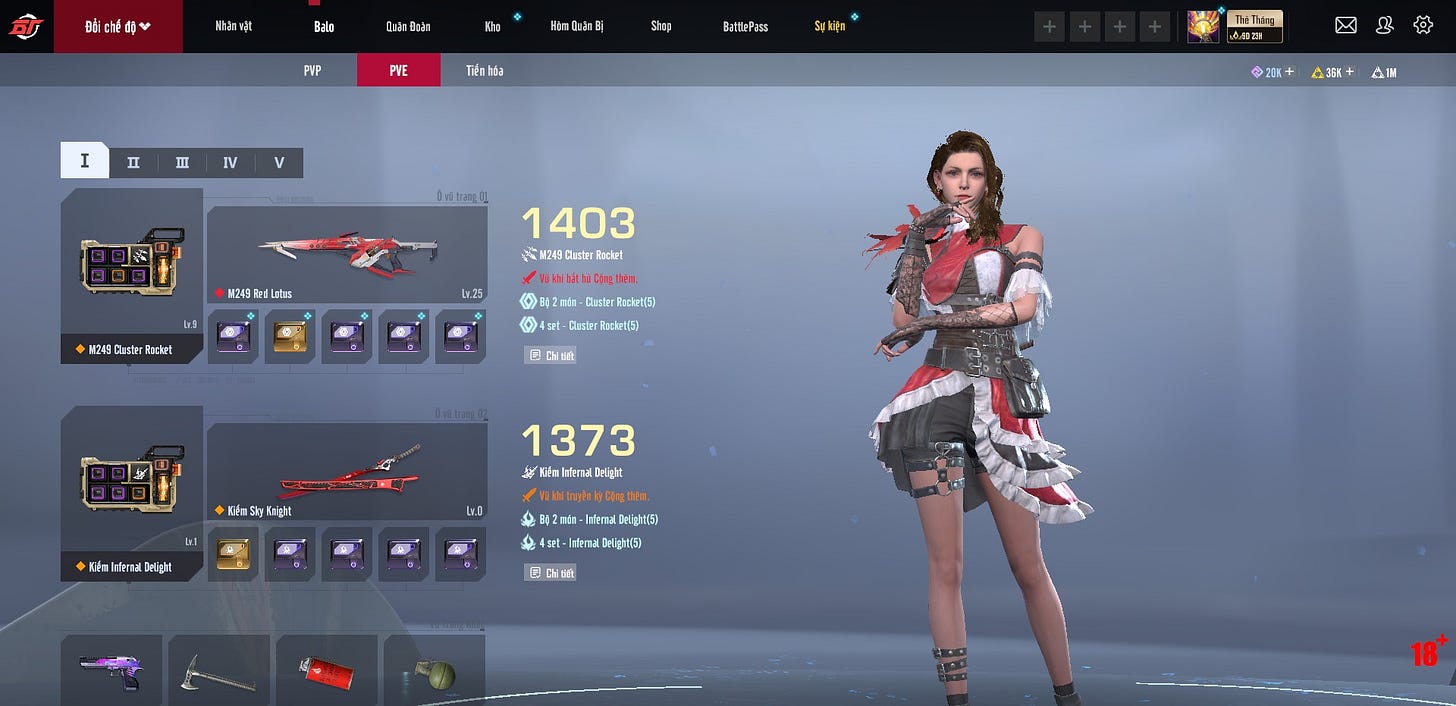1456x706 pixels.
Task: Select Hòm Quân Bị in top navigation
Action: [577, 26]
